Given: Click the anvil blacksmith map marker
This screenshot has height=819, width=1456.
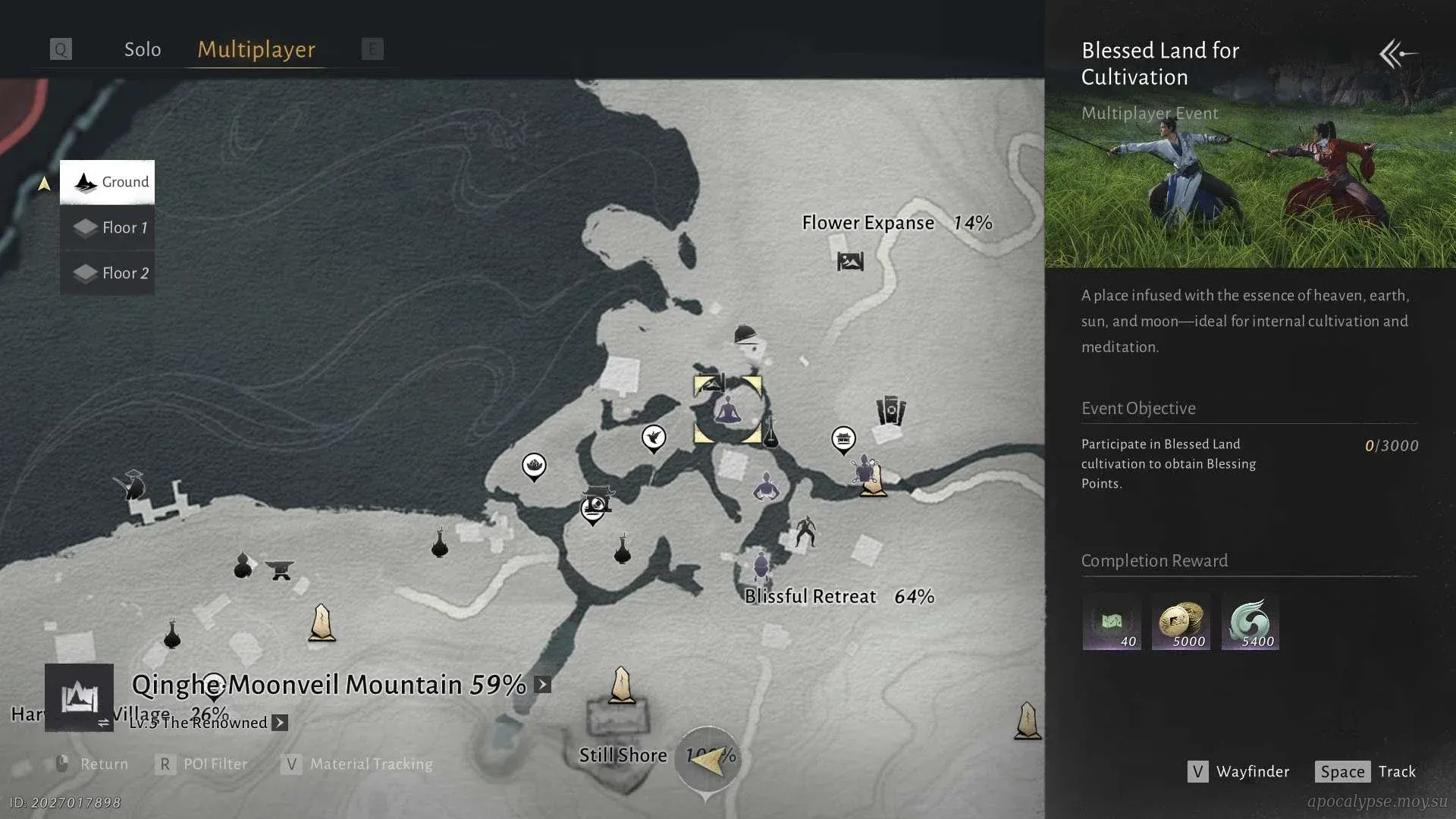Looking at the screenshot, I should [280, 569].
